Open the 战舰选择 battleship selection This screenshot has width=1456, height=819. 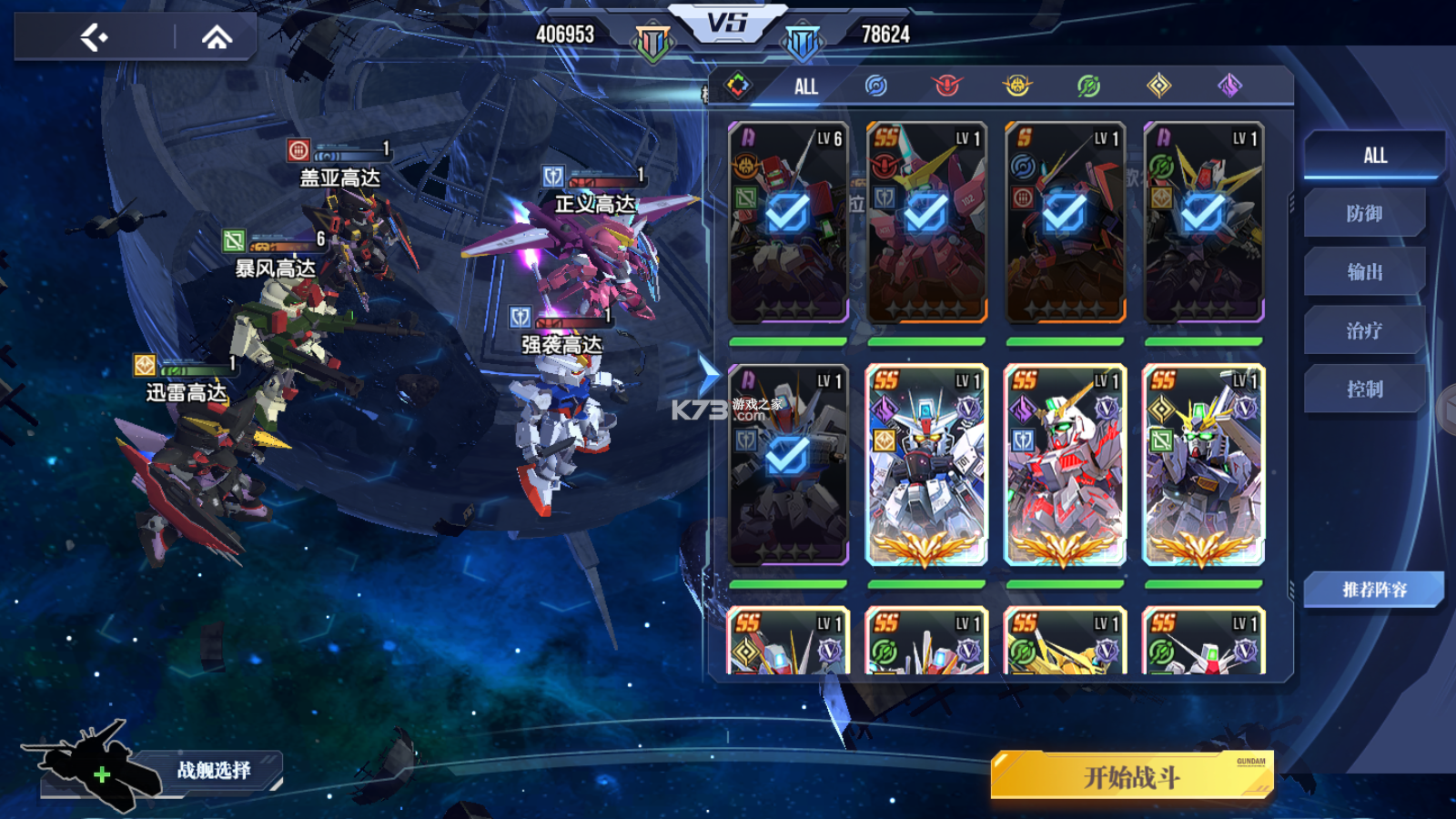(x=213, y=771)
